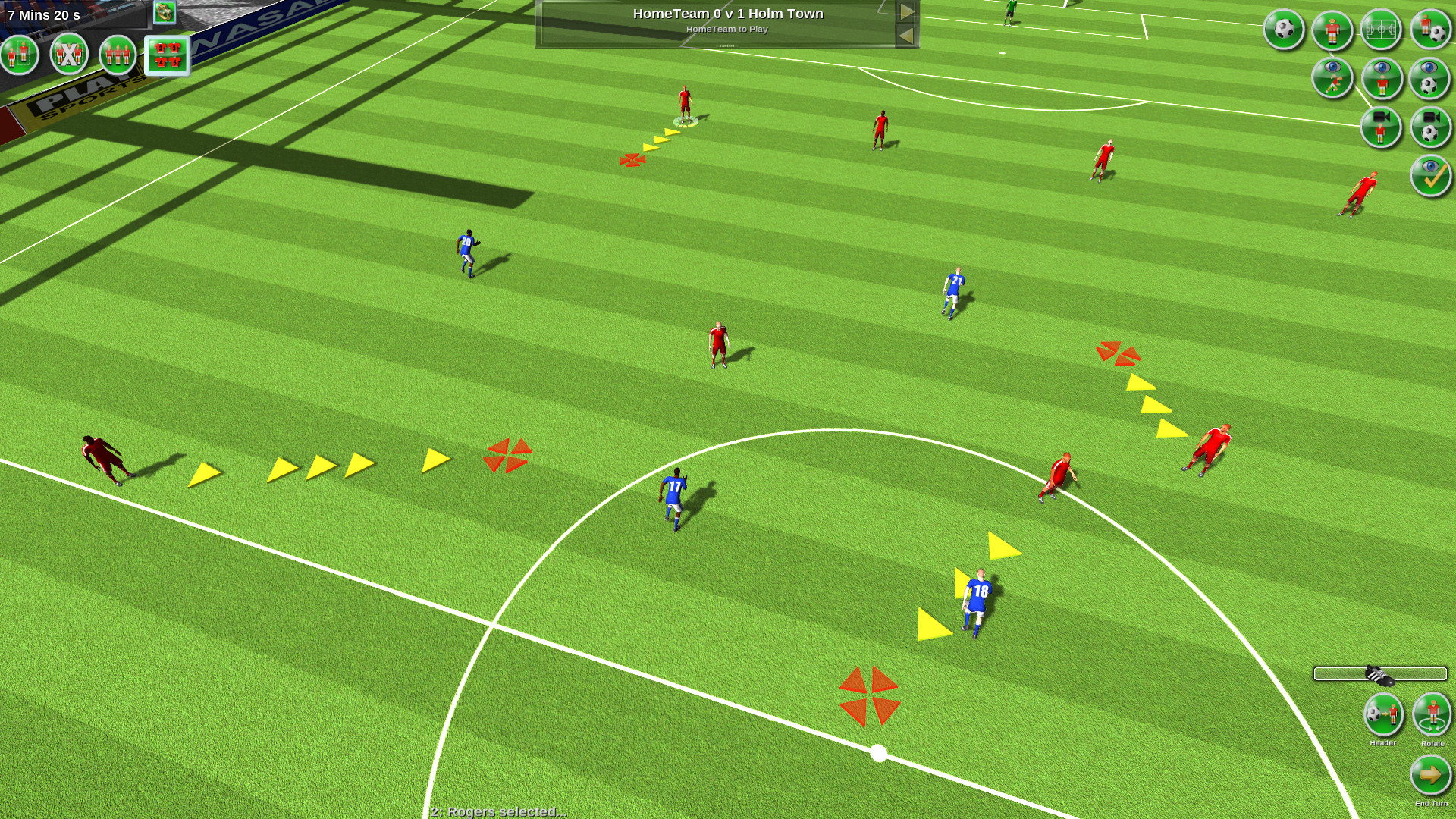The height and width of the screenshot is (819, 1456).
Task: Click the deselect players X icon
Action: click(67, 54)
